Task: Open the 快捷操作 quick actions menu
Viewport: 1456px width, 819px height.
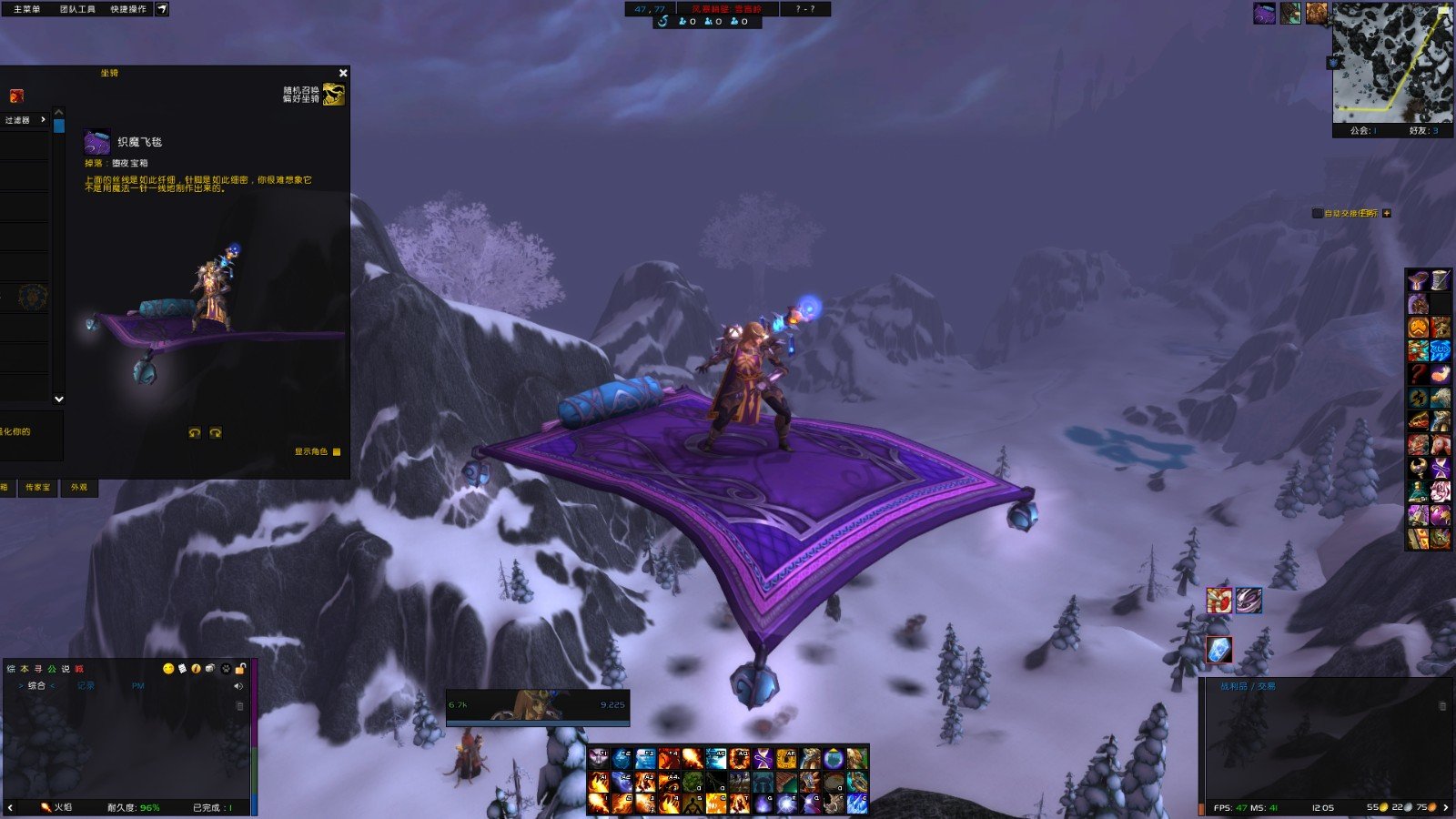Action: [128, 9]
